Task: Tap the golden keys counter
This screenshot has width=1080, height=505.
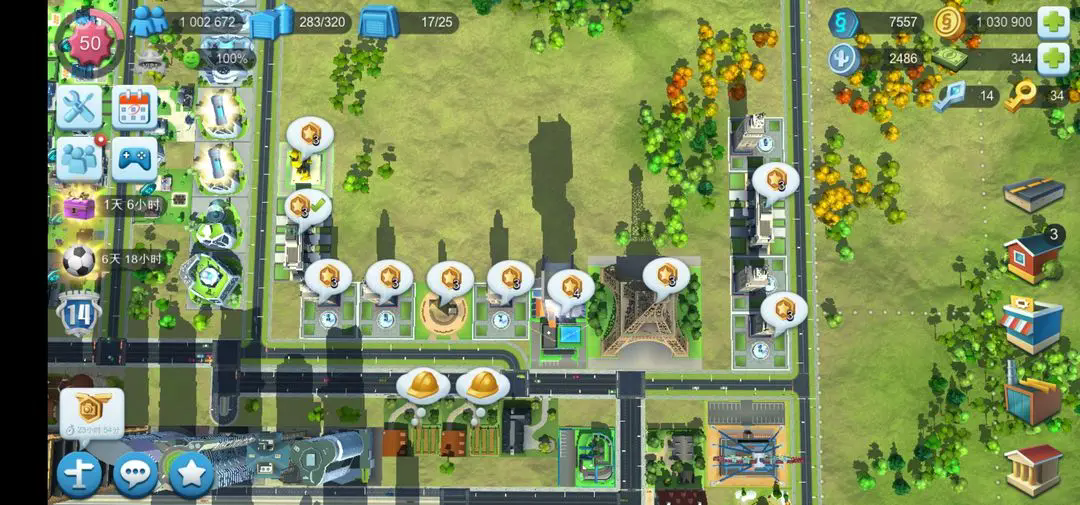Action: click(x=1038, y=96)
